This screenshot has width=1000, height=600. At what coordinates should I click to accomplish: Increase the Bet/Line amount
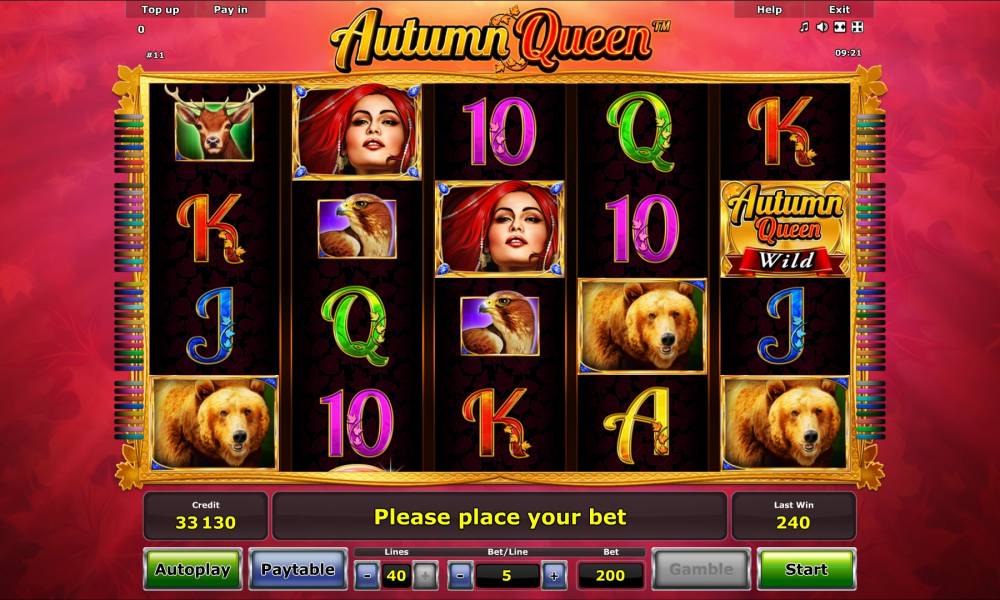[x=553, y=576]
